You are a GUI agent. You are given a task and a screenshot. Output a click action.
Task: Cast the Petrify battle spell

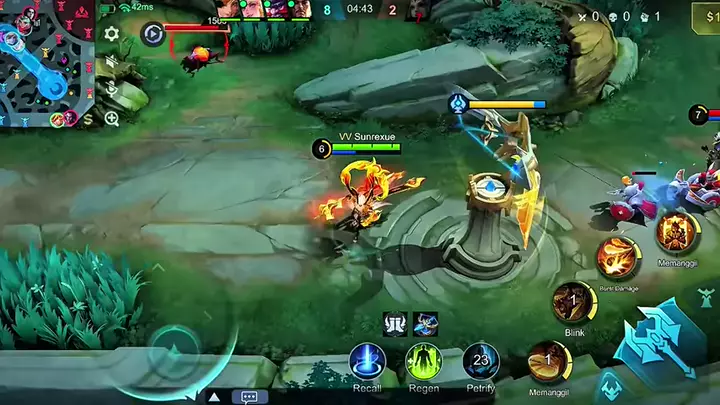(481, 361)
